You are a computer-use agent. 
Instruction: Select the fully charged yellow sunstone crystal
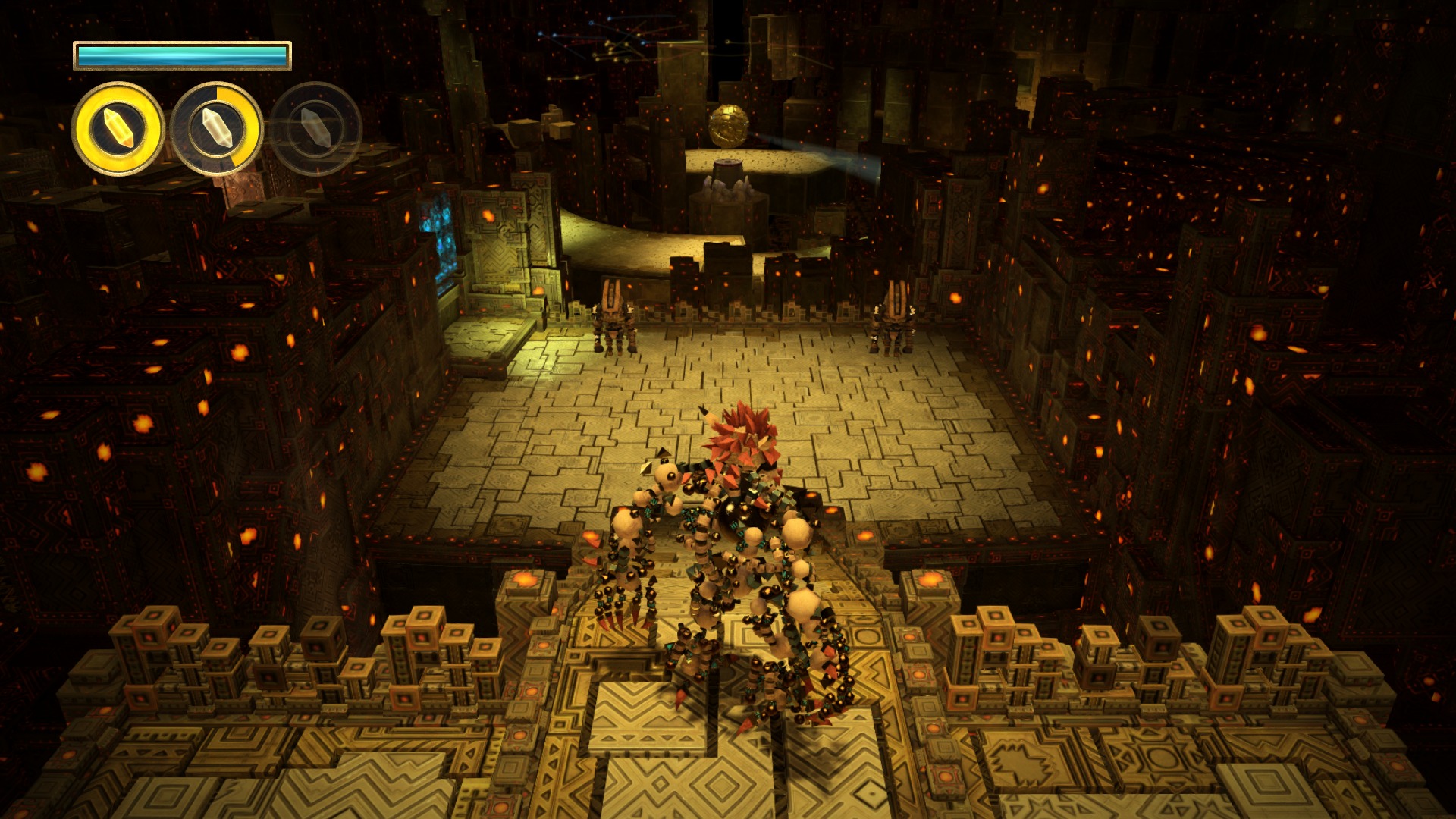tap(118, 129)
